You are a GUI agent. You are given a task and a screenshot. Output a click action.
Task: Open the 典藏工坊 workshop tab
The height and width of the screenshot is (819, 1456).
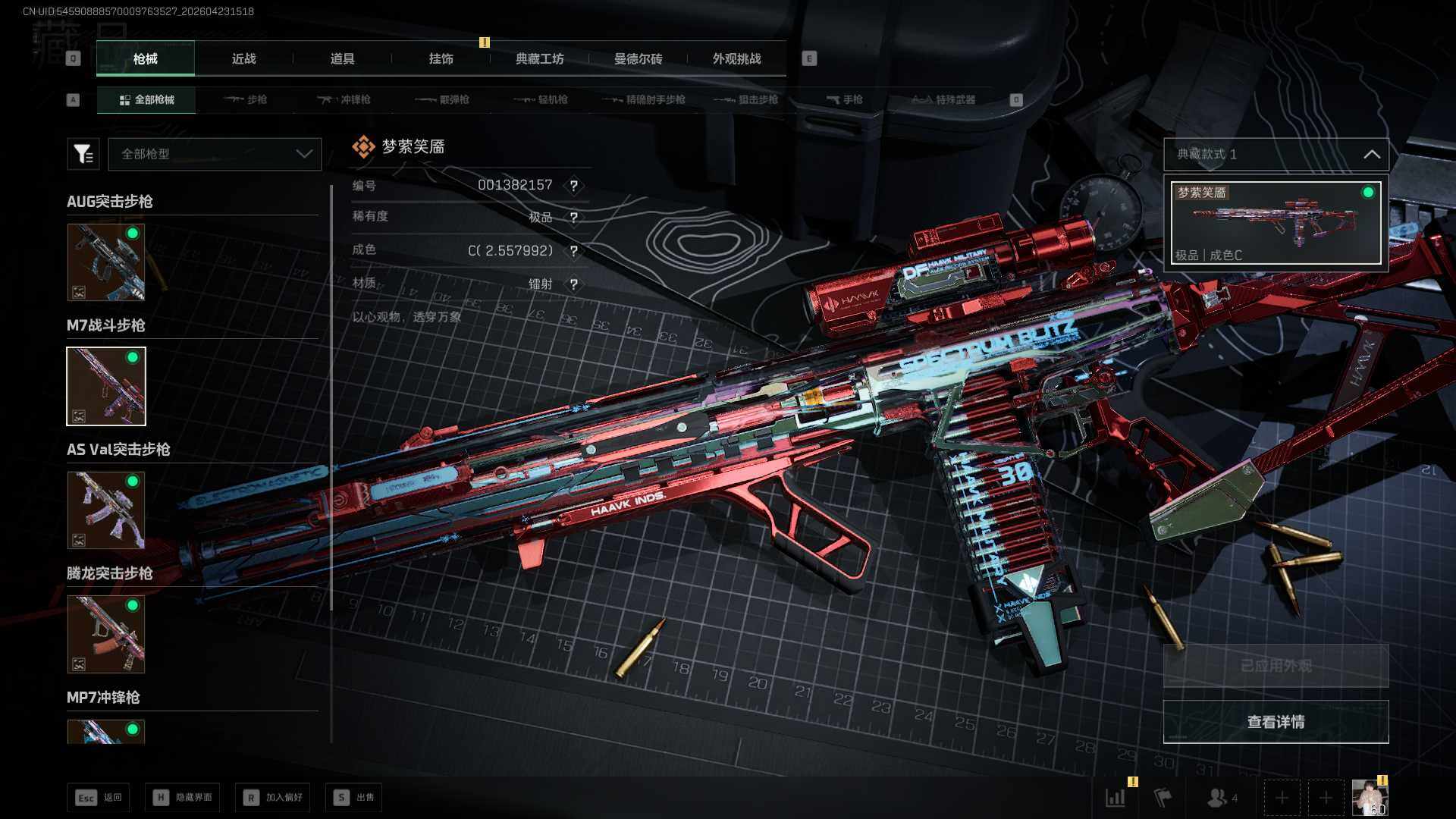(539, 59)
